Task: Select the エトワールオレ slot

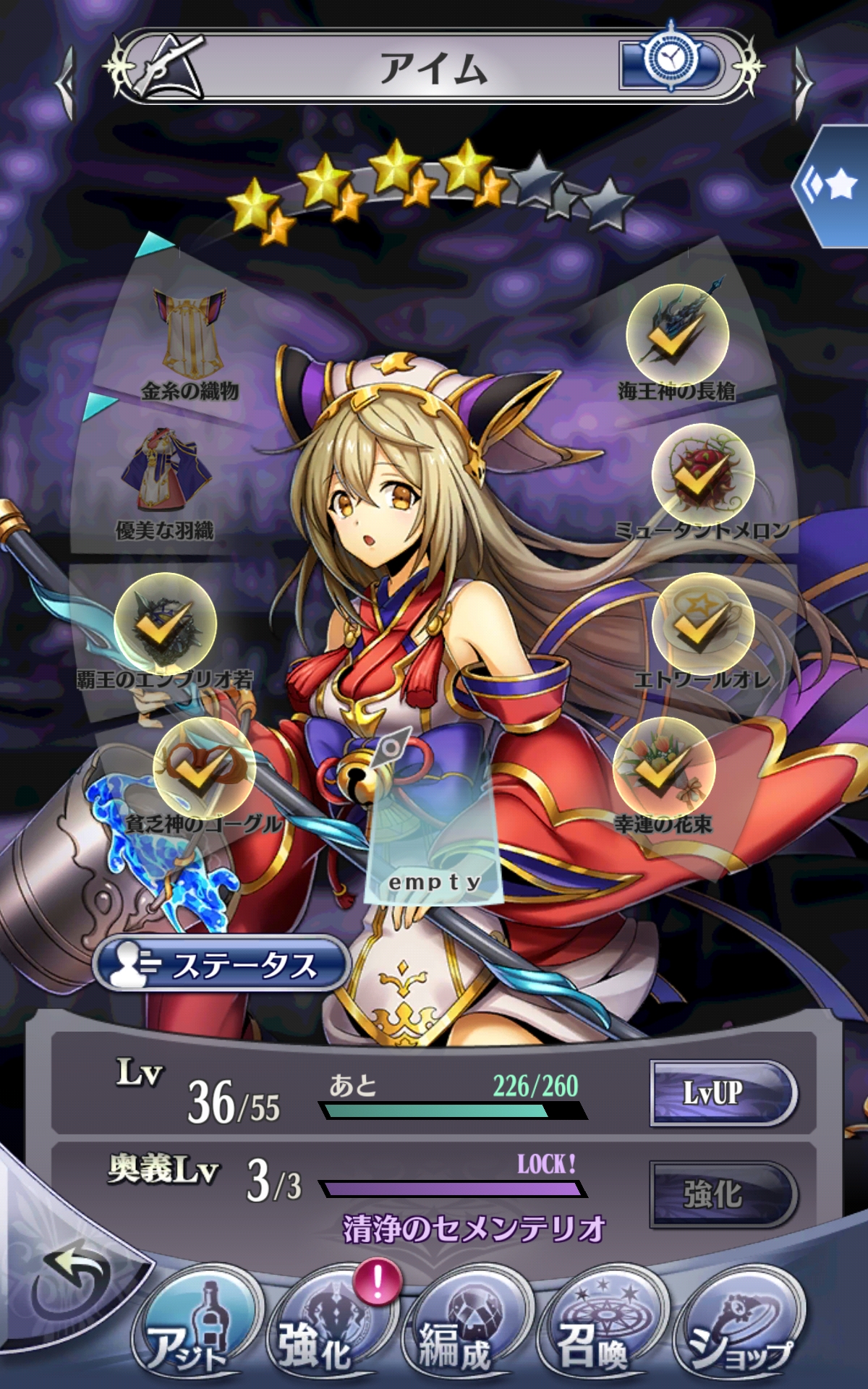Action: [x=703, y=624]
